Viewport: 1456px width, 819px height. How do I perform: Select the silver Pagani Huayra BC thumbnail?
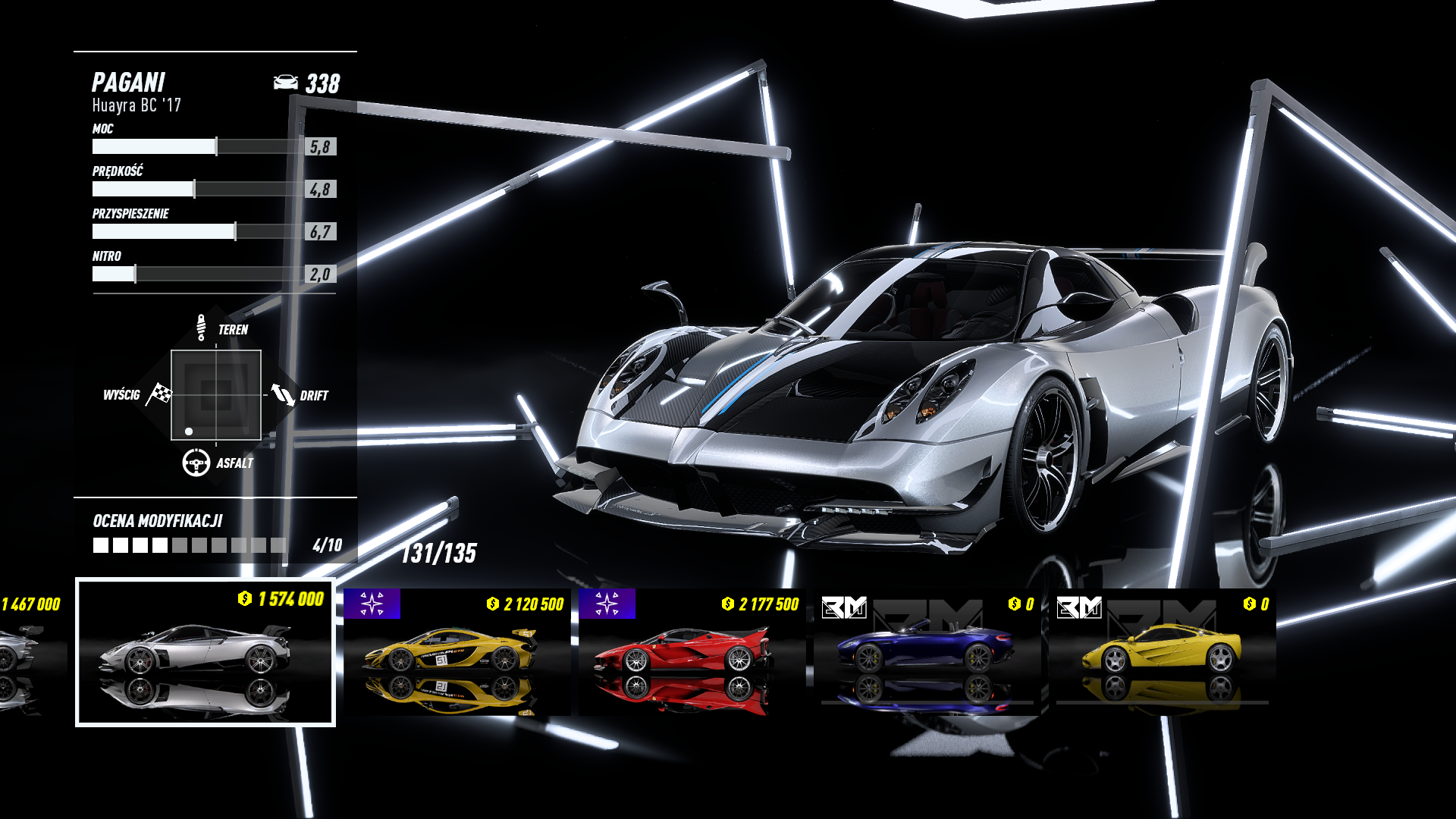(x=205, y=652)
